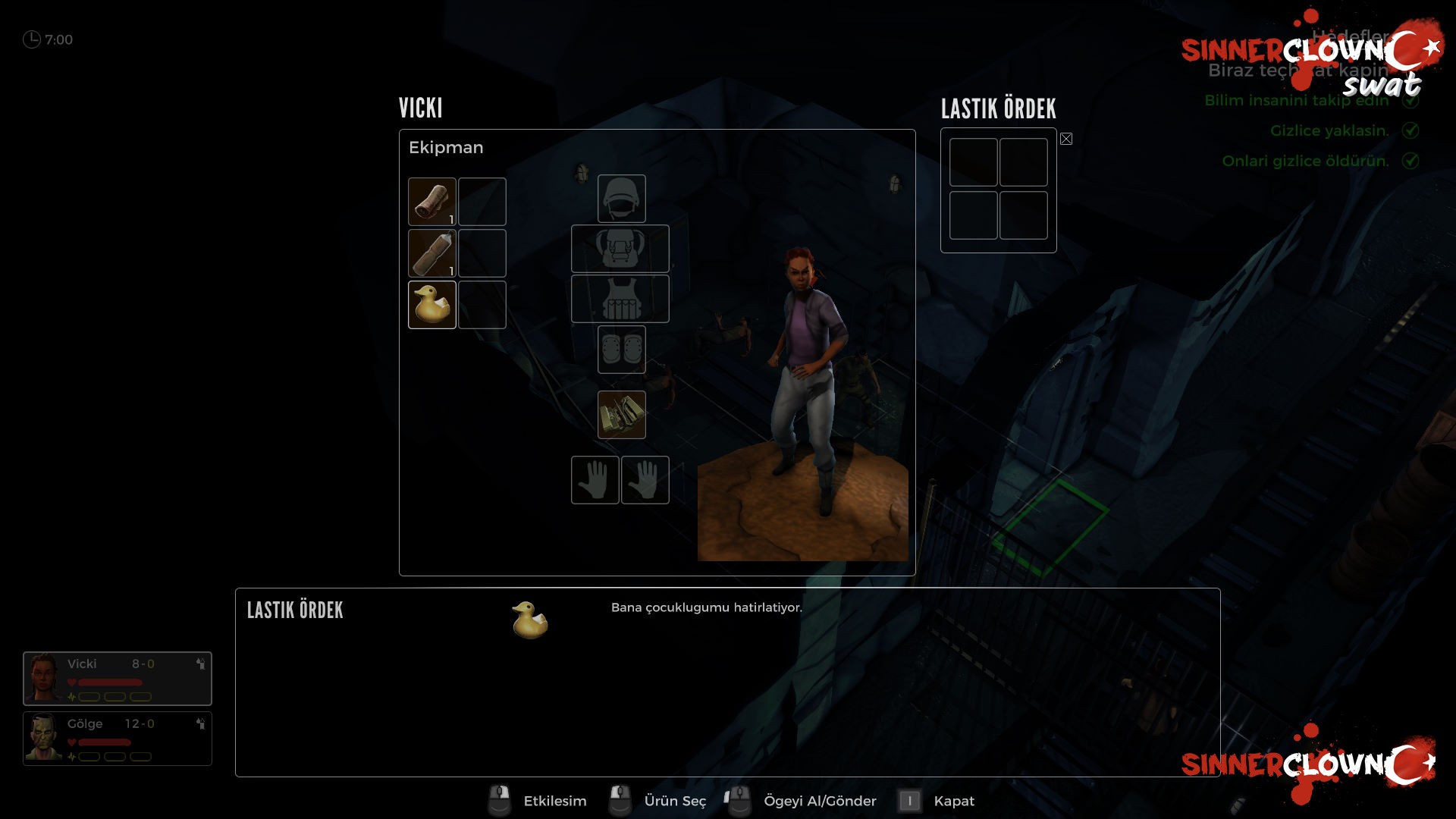Viewport: 1456px width, 819px height.
Task: Switch to Gölge's character card
Action: [118, 739]
